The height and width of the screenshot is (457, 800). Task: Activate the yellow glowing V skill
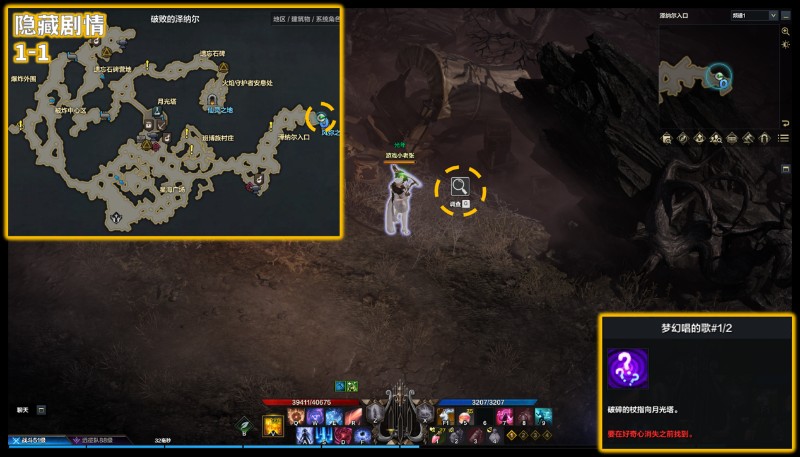(272, 426)
